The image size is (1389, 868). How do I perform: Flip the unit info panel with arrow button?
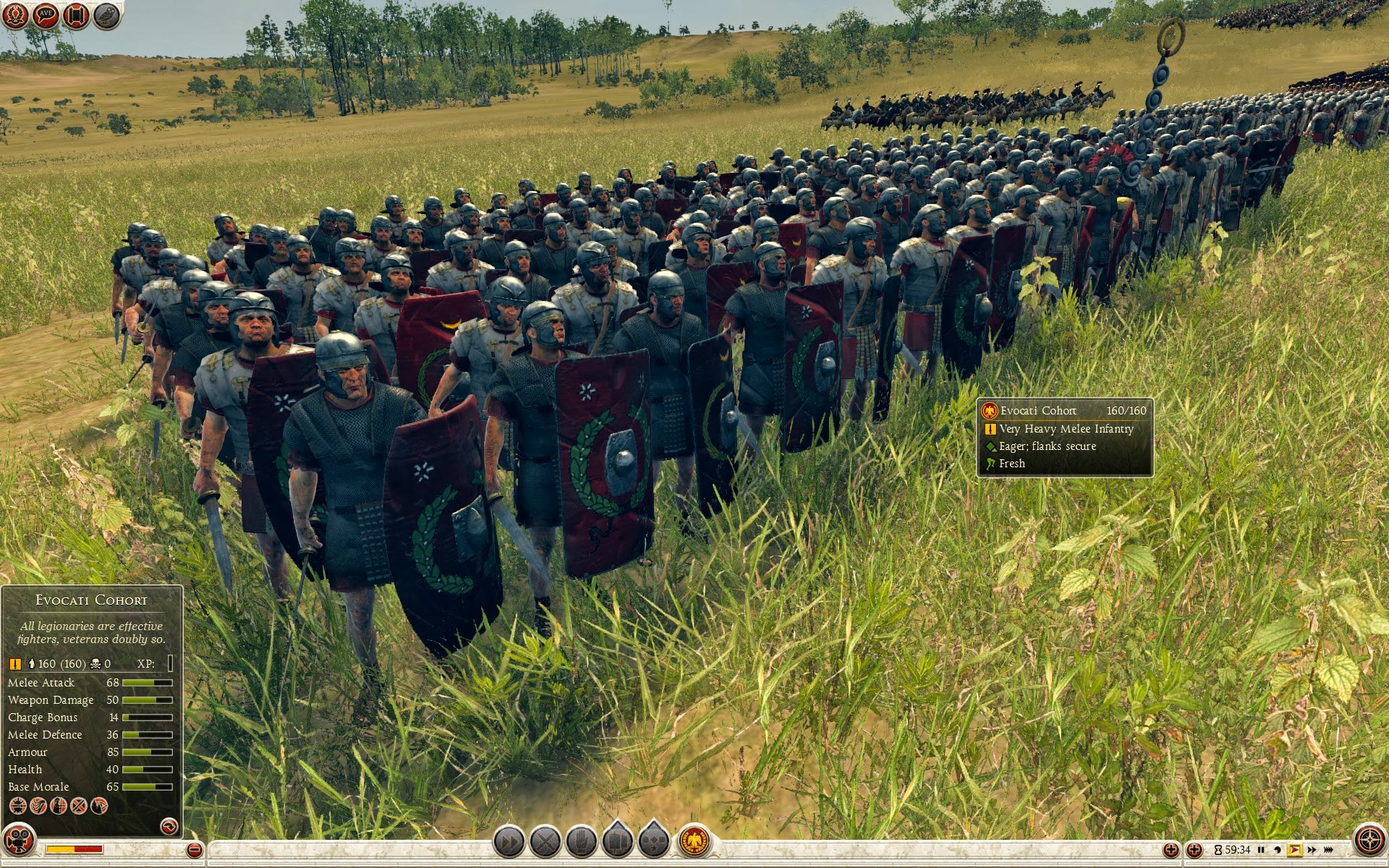point(169,826)
